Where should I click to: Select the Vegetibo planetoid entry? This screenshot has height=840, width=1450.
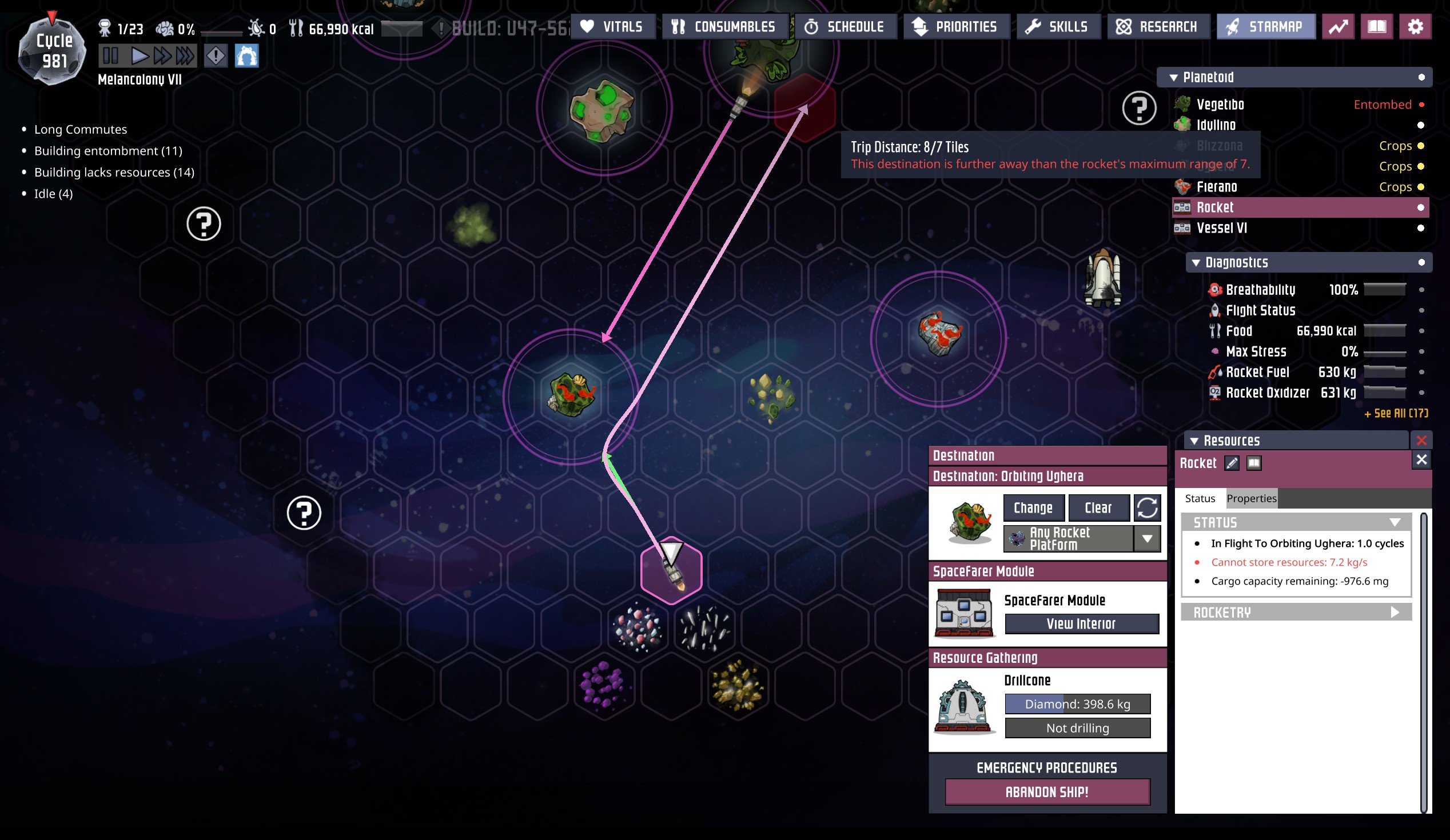1220,104
